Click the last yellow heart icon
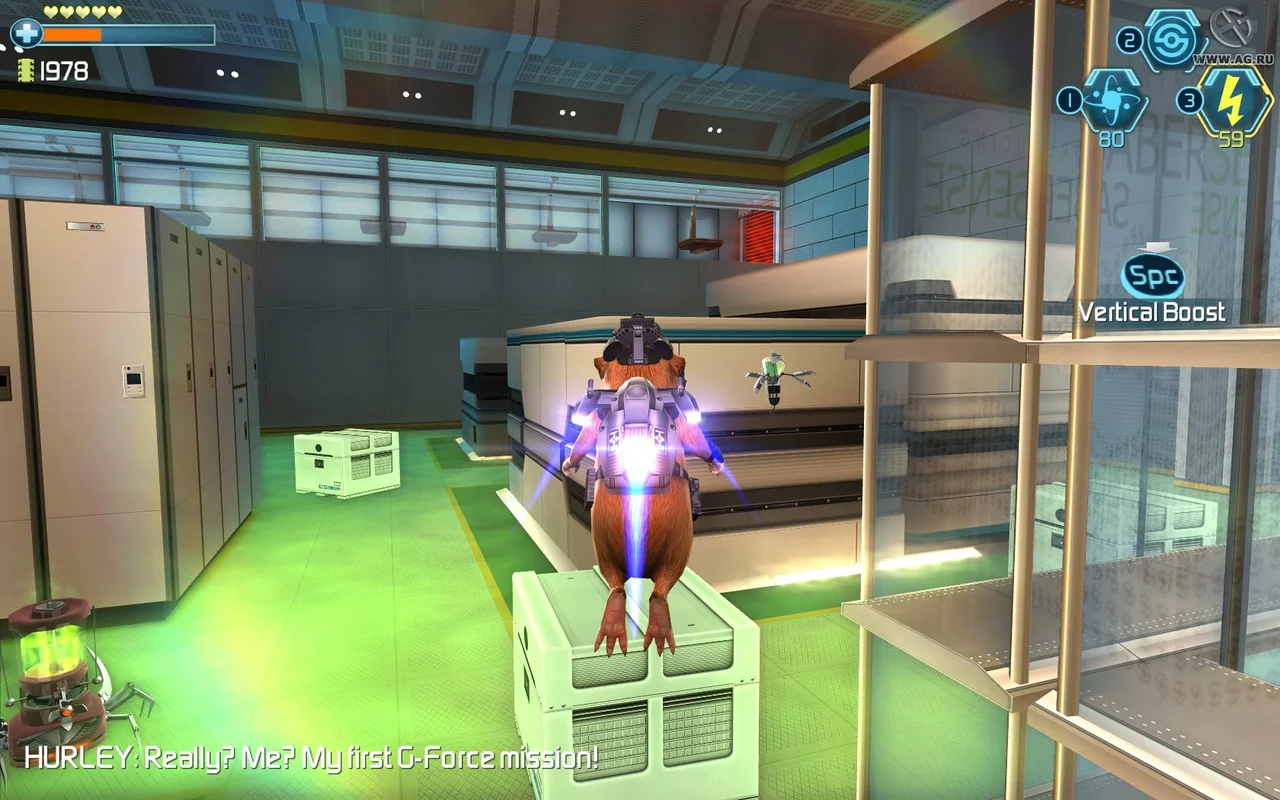 114,12
